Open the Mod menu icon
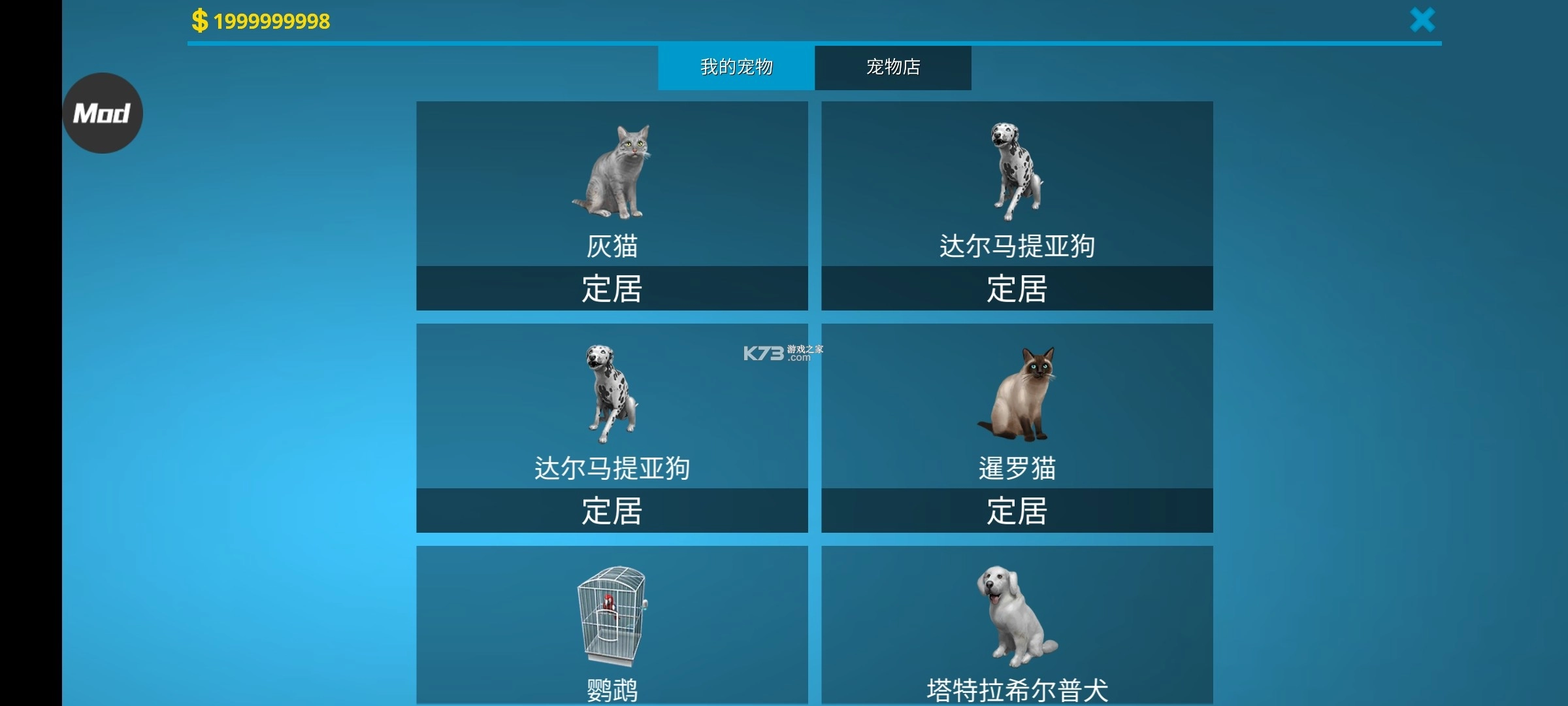 (x=102, y=112)
